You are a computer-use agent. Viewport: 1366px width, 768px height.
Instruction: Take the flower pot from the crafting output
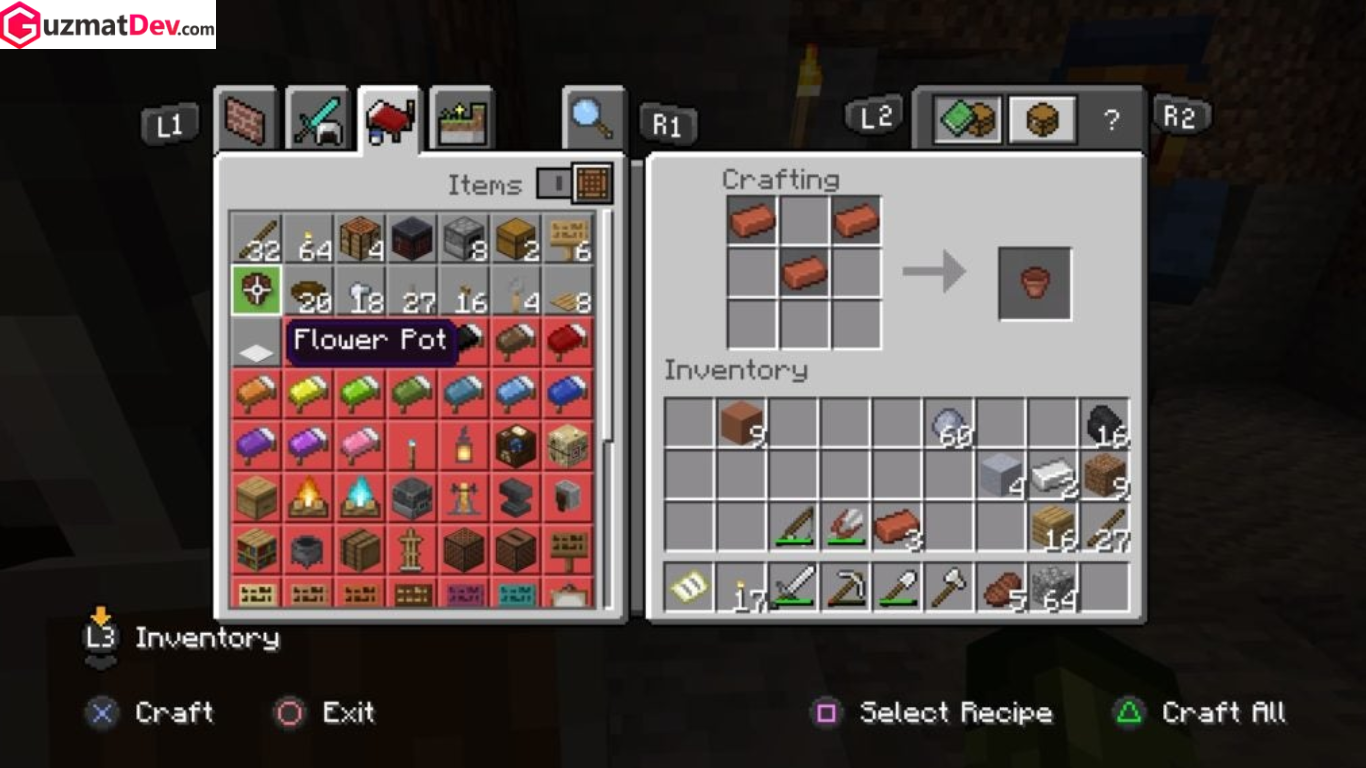[x=1035, y=283]
